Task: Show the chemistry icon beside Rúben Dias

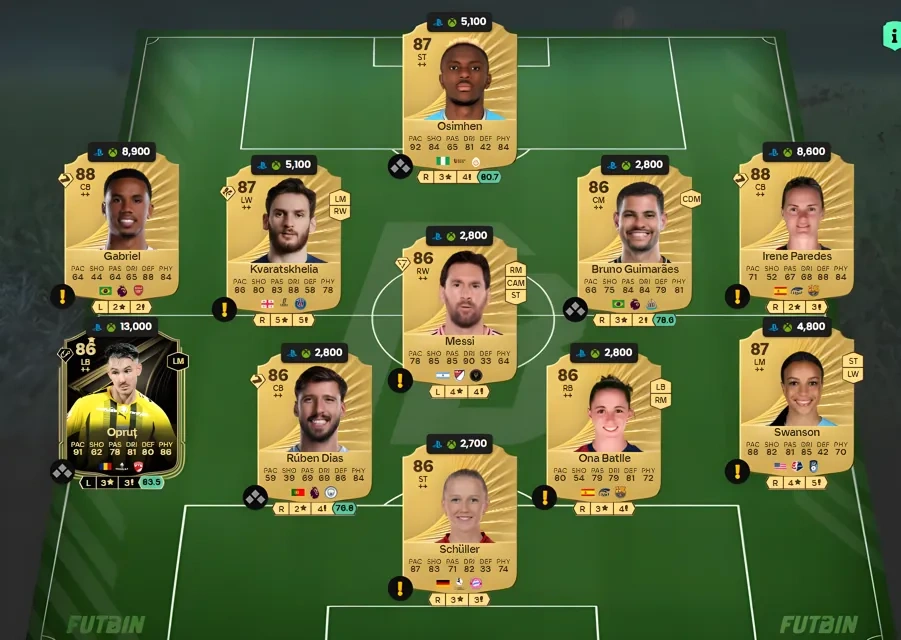Action: (255, 497)
